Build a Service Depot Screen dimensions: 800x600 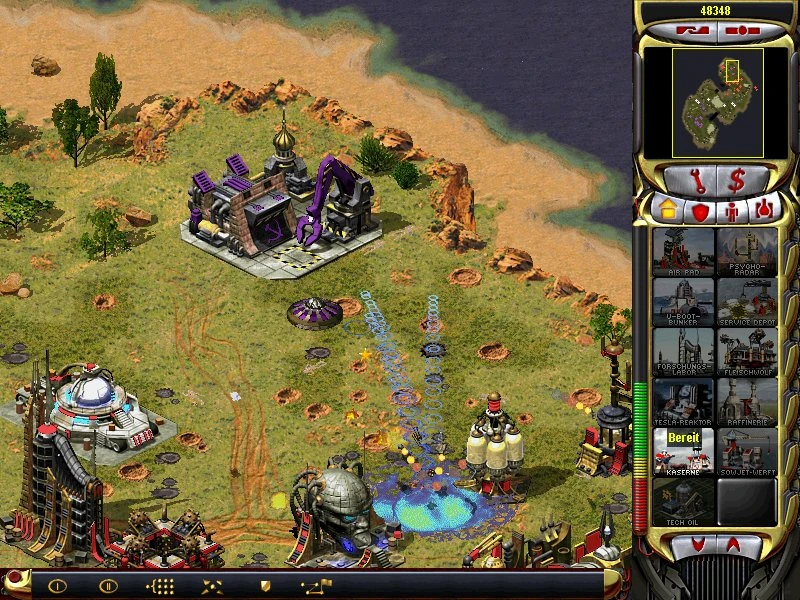(x=746, y=301)
